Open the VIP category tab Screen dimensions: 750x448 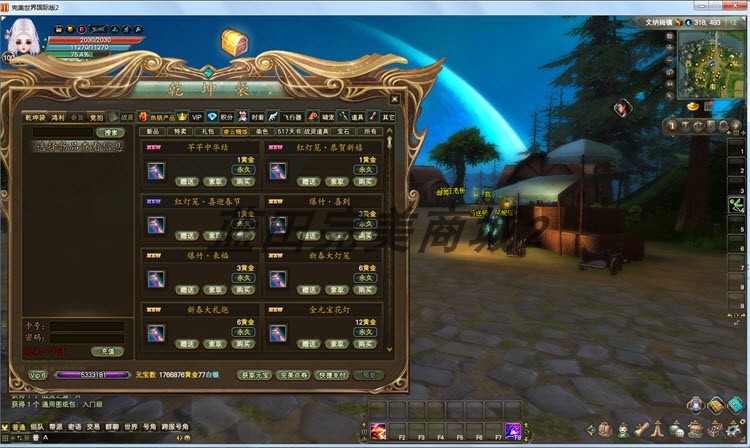point(197,117)
